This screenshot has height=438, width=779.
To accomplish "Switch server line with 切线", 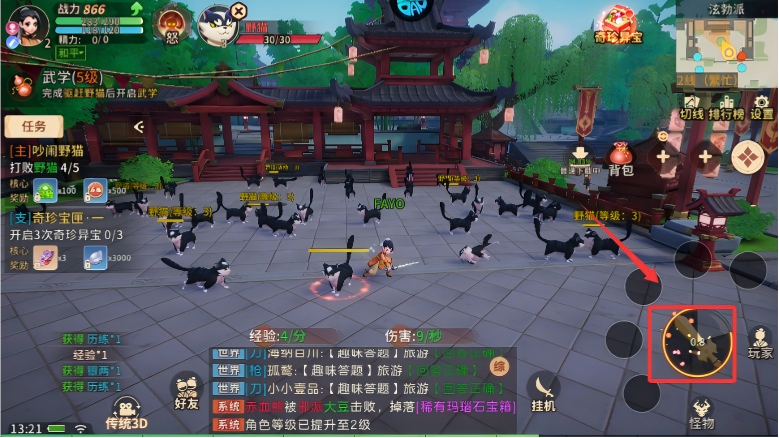I will 692,105.
